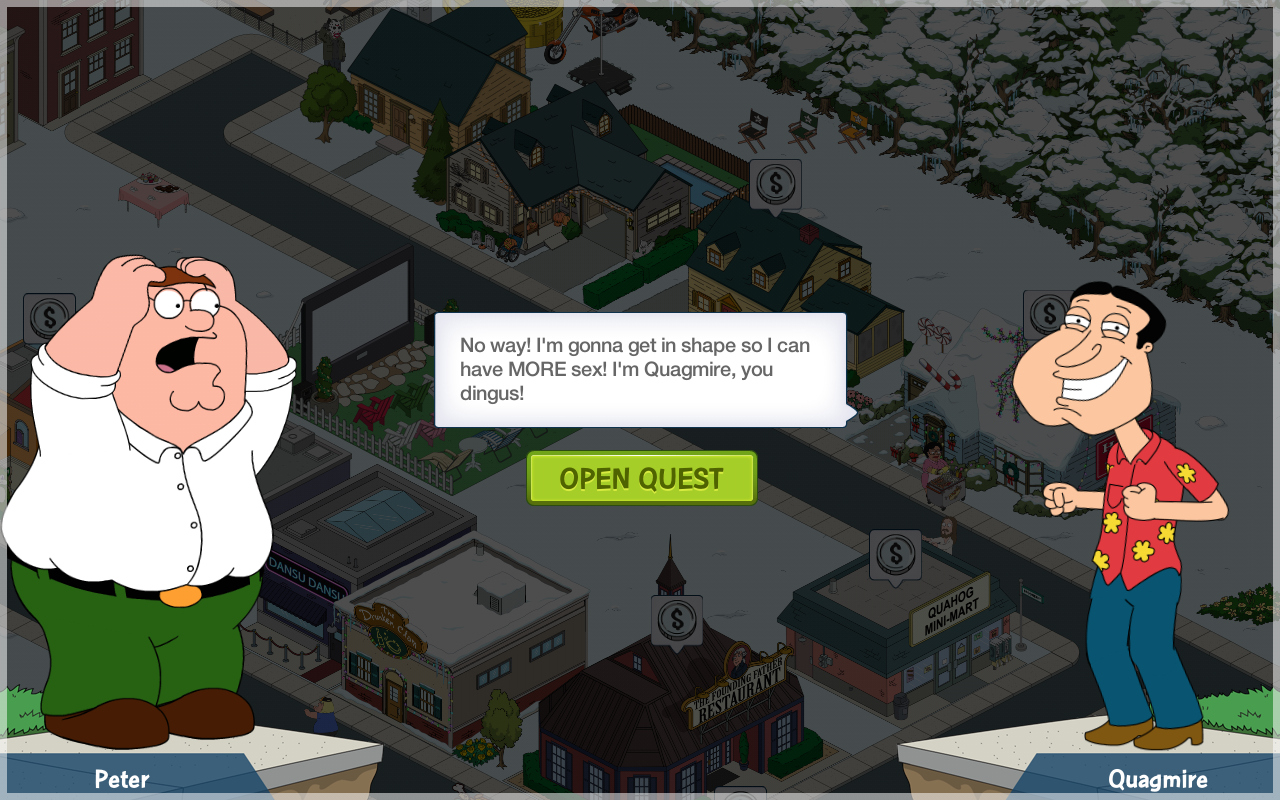The image size is (1280, 800).
Task: Collect the coin above Founding Father Restaurant
Action: 677,619
